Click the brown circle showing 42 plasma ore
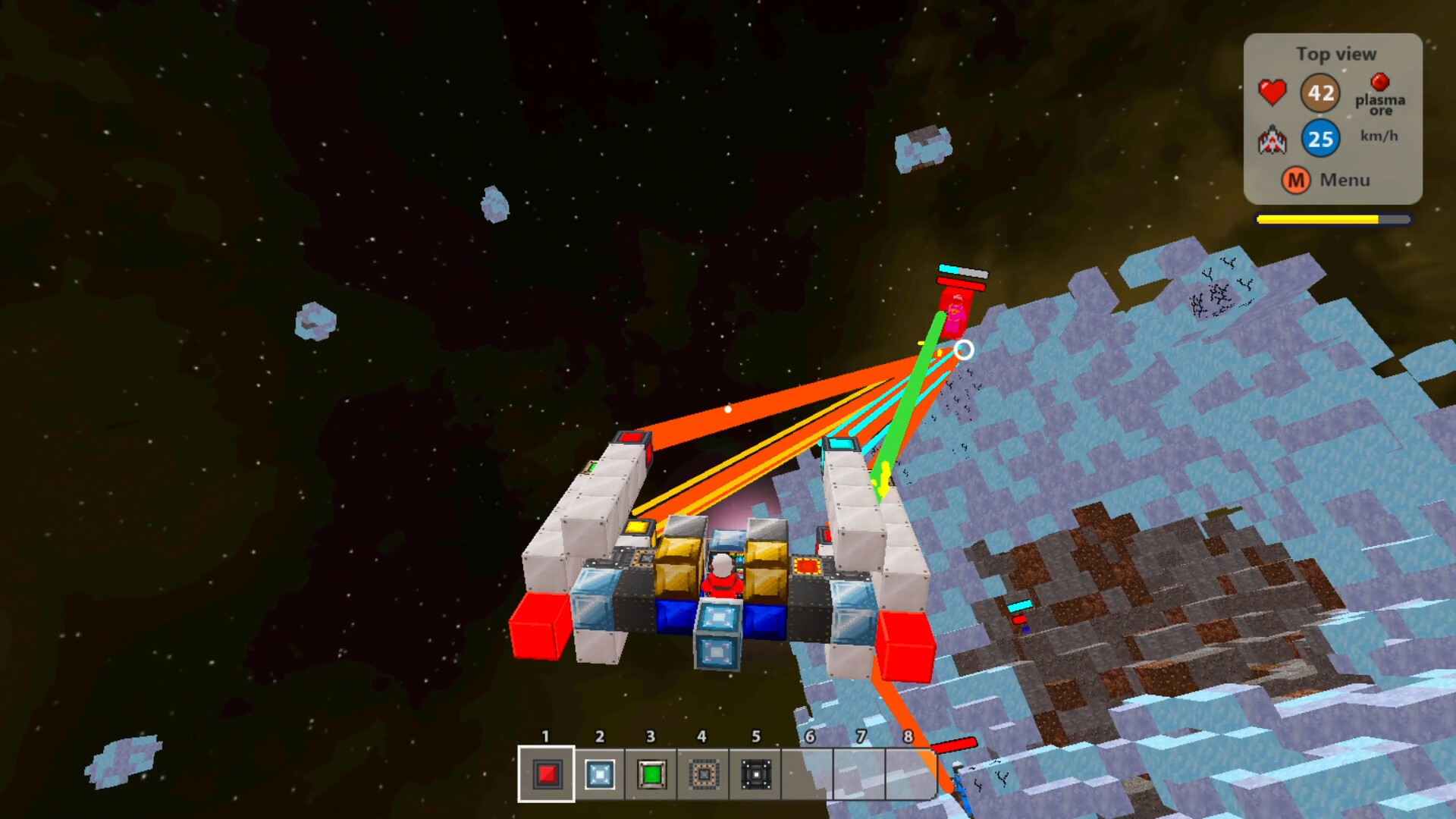The image size is (1456, 819). pos(1321,93)
